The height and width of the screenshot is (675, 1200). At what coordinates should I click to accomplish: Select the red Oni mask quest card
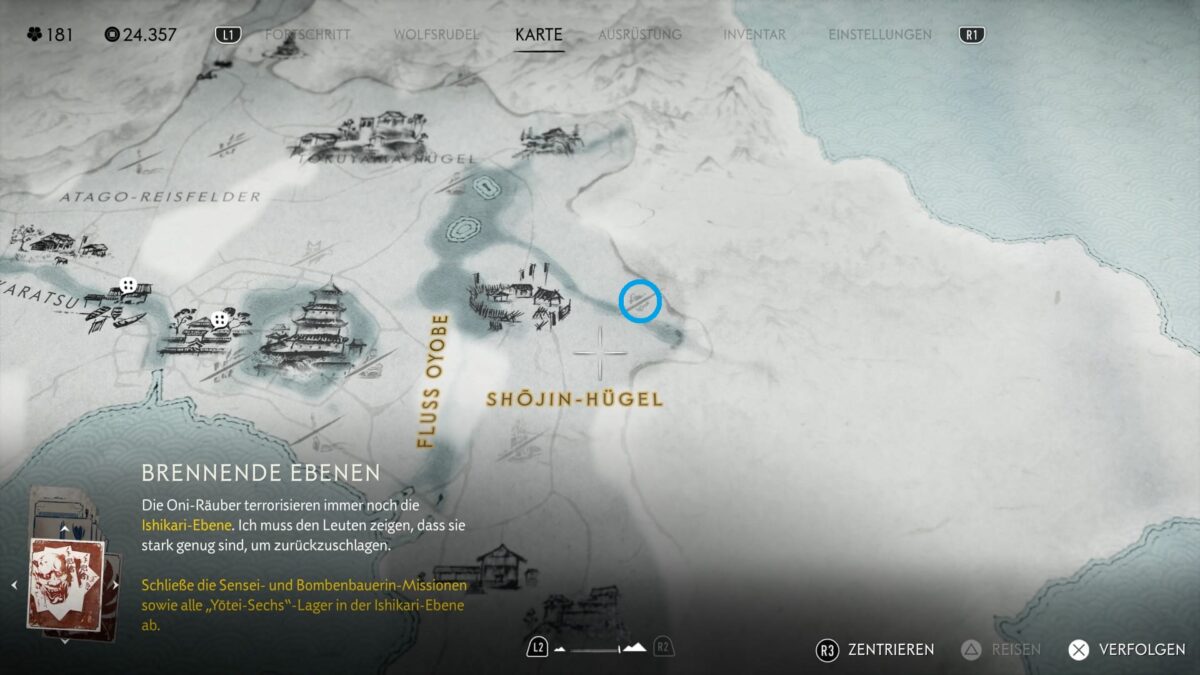[67, 584]
